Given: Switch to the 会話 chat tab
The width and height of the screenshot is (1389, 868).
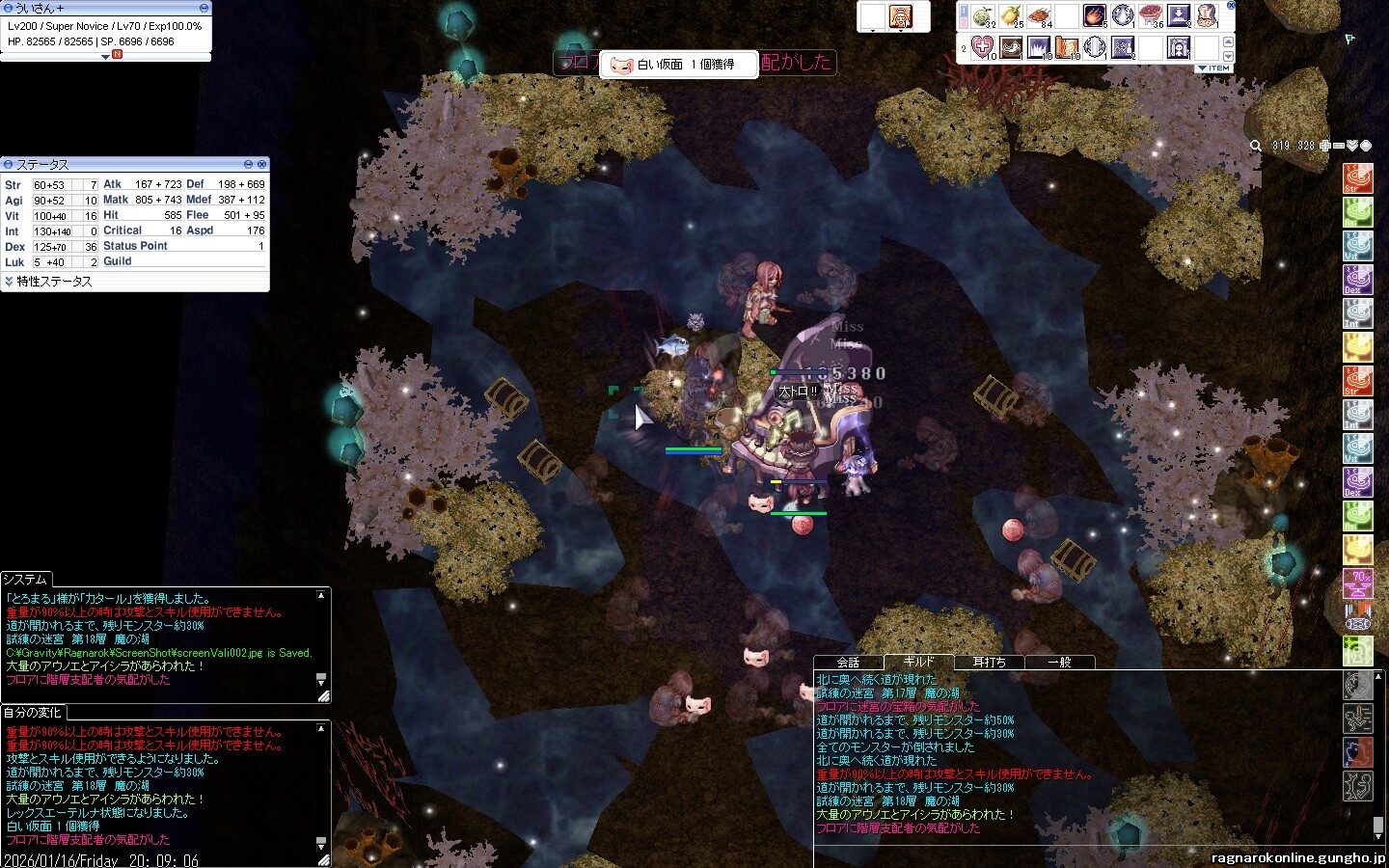Looking at the screenshot, I should point(848,663).
